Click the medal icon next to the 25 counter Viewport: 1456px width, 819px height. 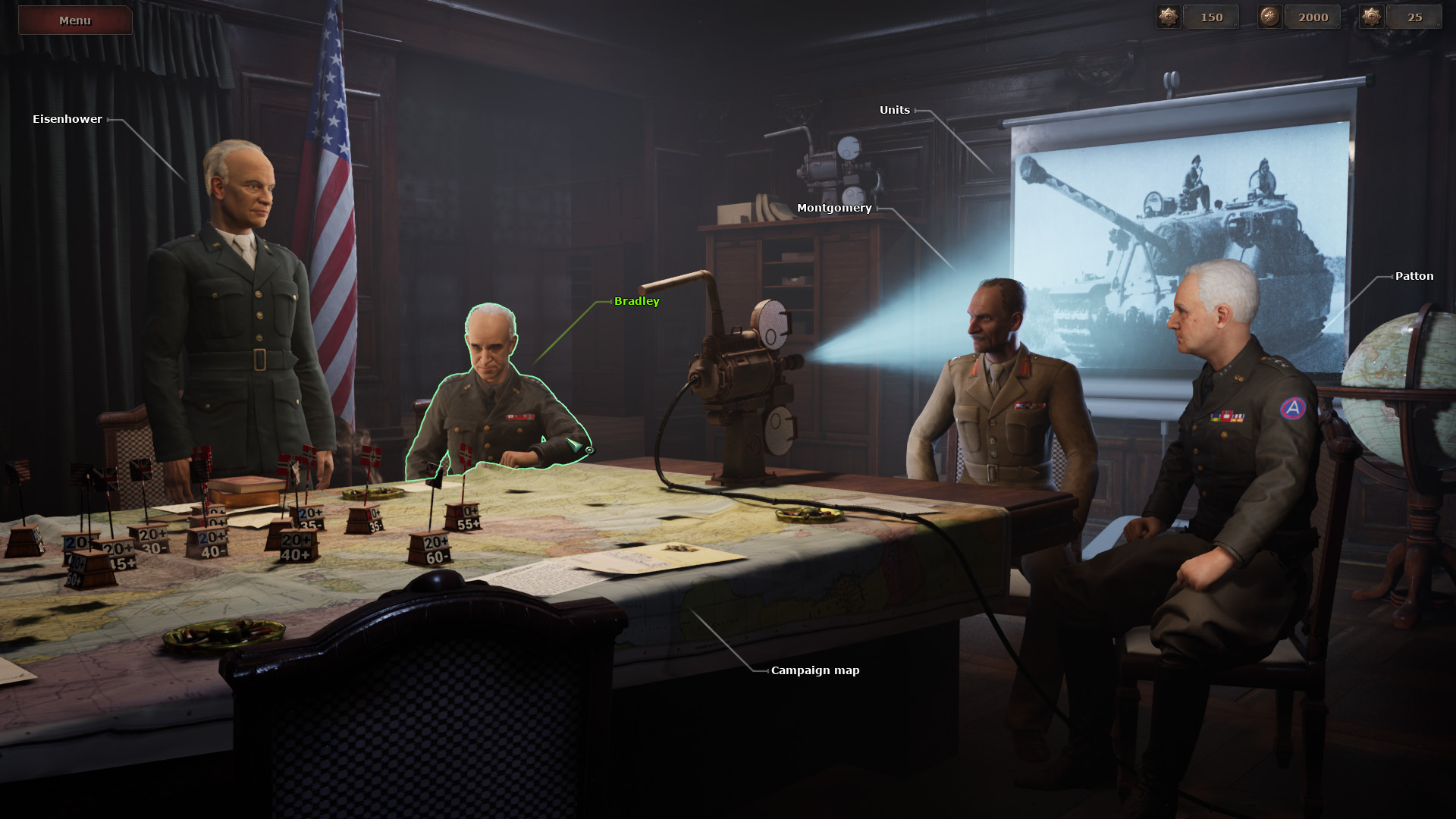pos(1370,17)
